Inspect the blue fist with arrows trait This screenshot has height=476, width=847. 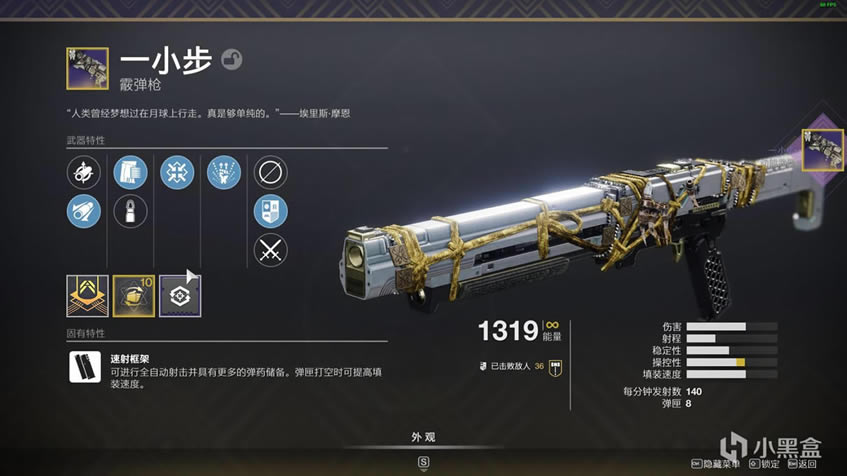(x=223, y=173)
